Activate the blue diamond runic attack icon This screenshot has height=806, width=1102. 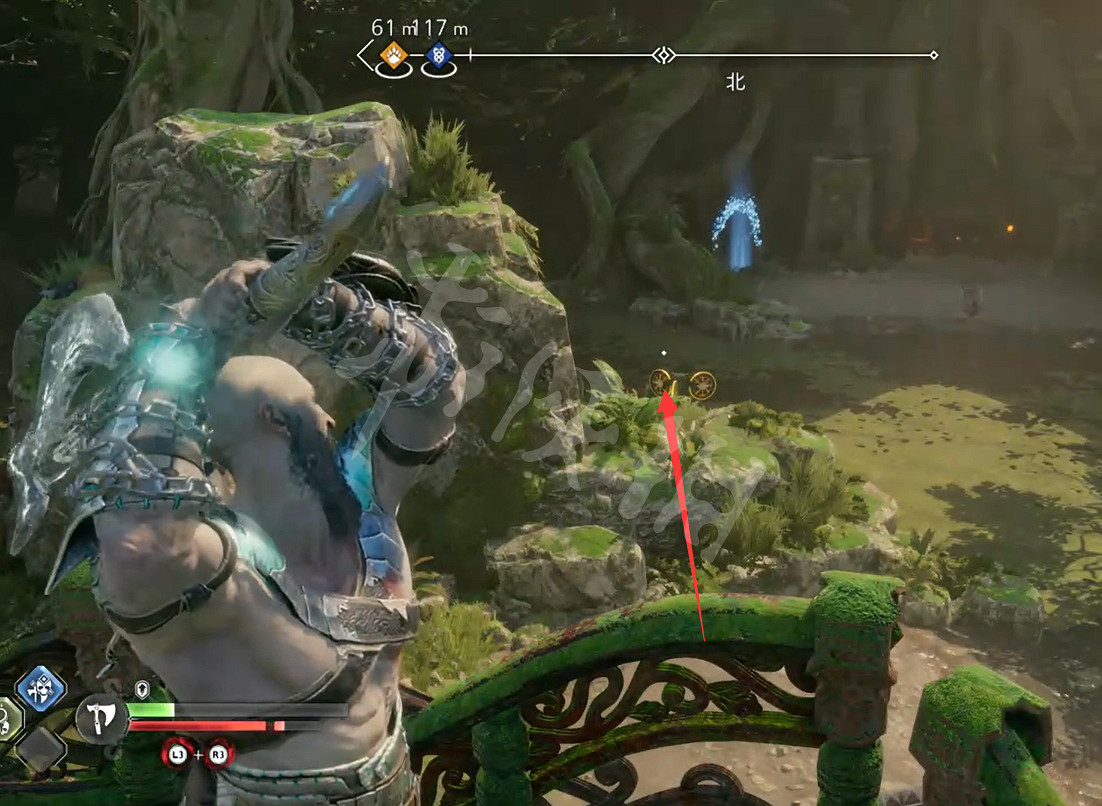point(40,689)
